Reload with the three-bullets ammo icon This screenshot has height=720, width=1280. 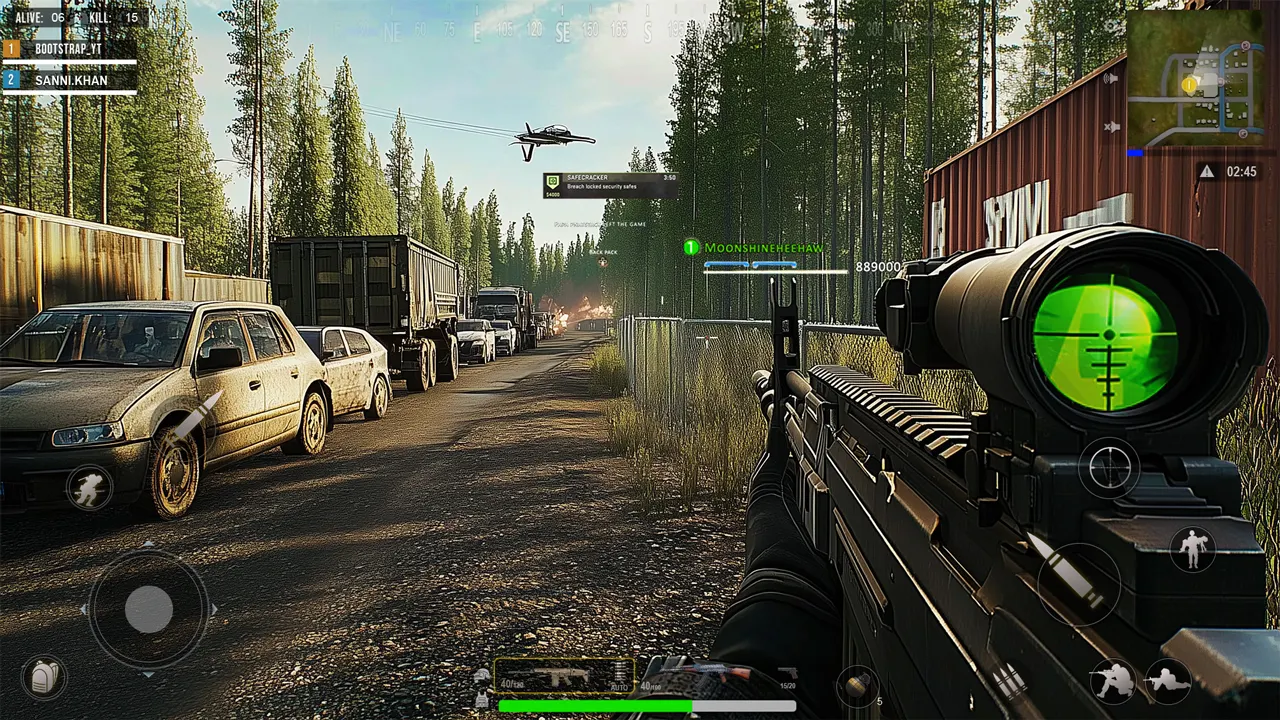coord(1008,680)
